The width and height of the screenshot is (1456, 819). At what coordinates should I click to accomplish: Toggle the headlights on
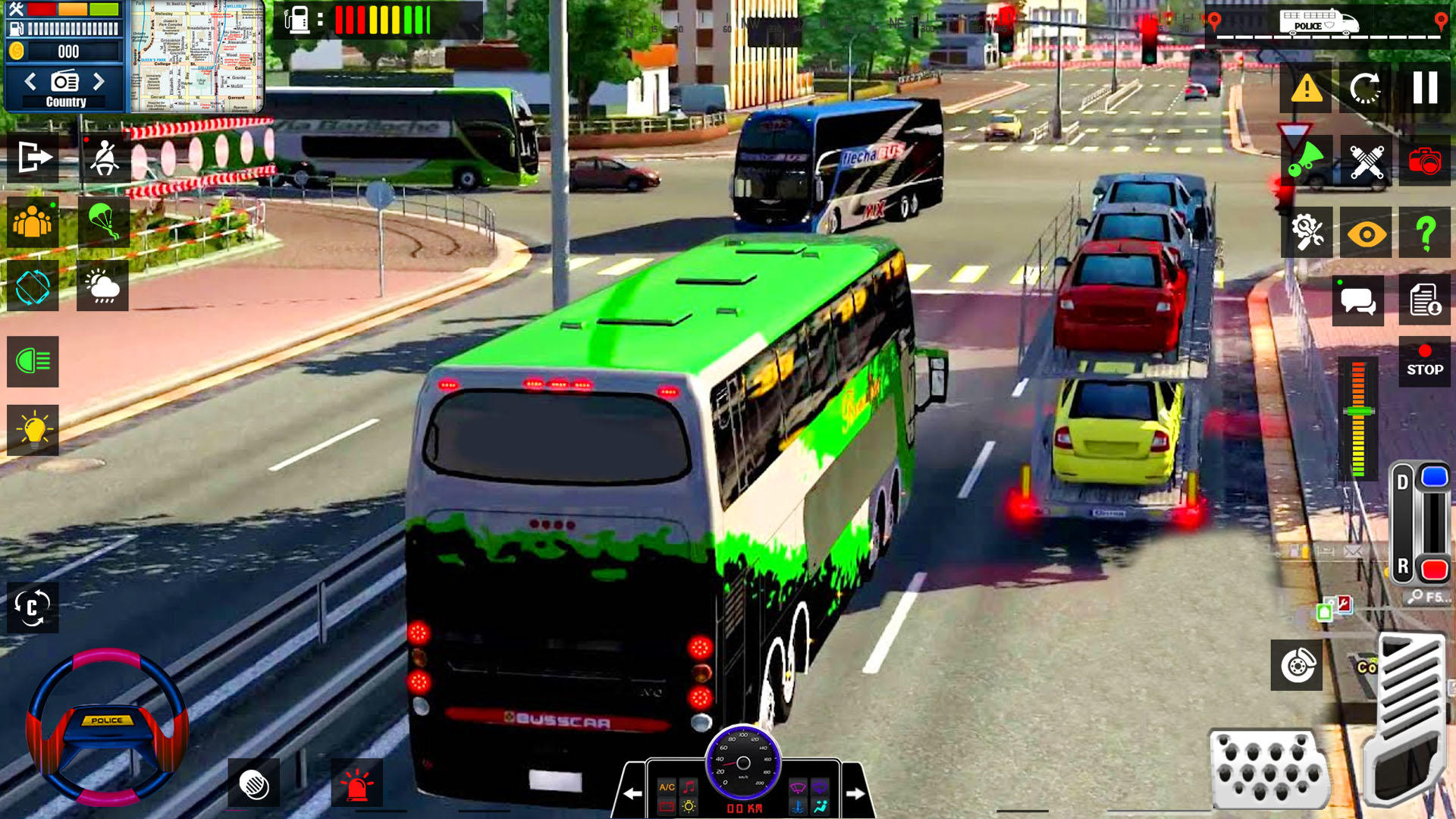tap(32, 362)
